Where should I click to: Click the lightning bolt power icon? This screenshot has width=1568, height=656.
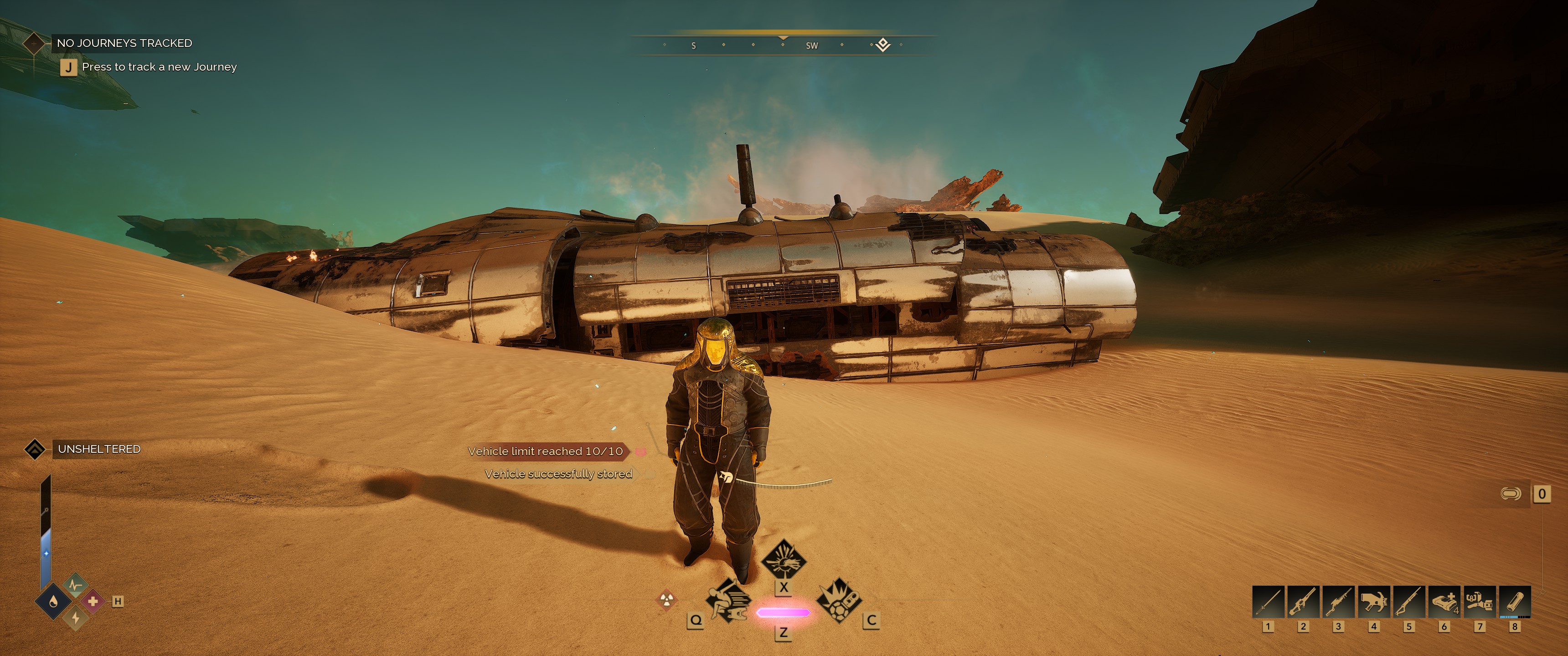(76, 618)
